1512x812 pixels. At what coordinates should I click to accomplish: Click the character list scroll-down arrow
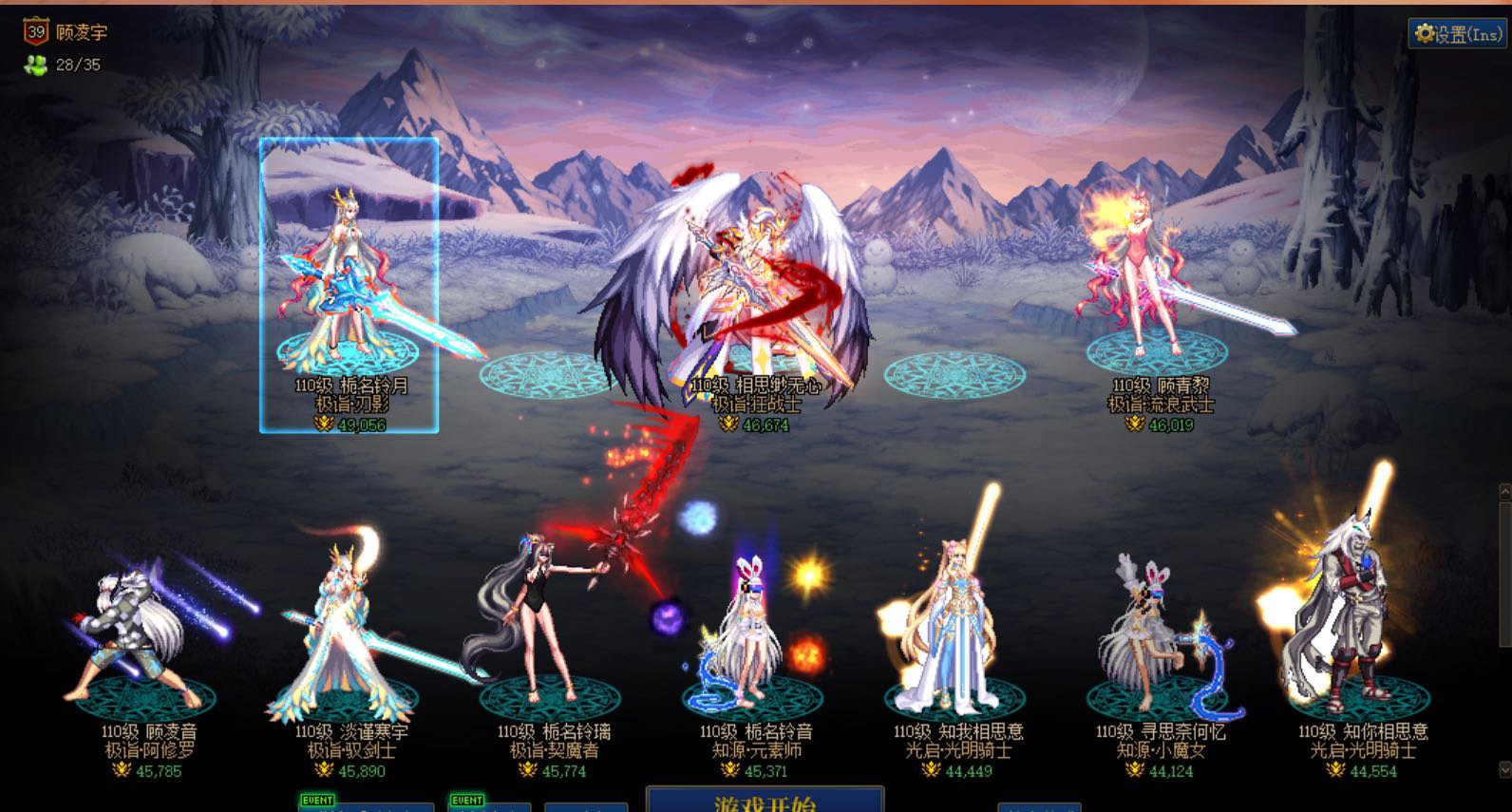click(1504, 768)
